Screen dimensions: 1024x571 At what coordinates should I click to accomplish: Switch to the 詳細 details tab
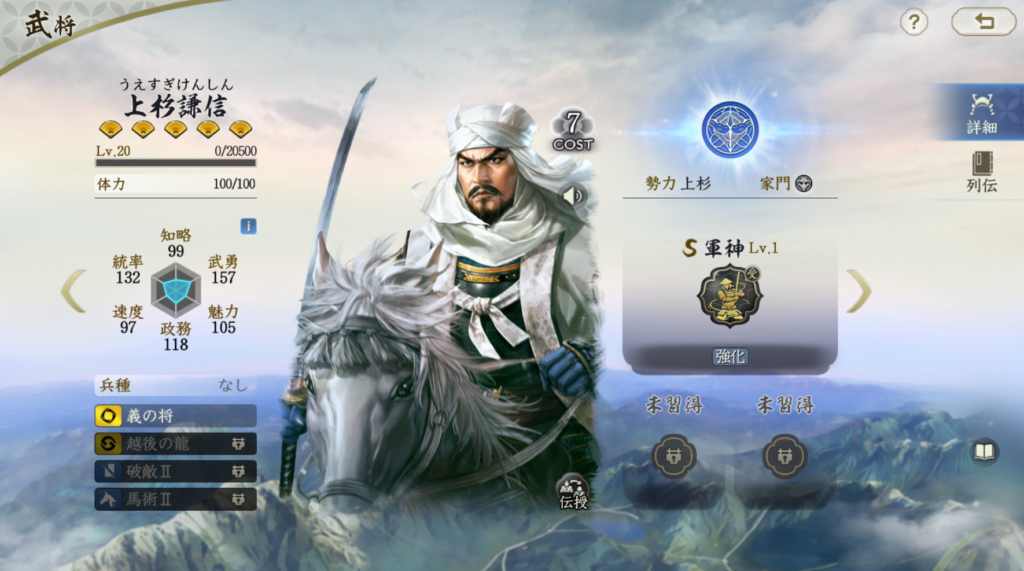[981, 112]
